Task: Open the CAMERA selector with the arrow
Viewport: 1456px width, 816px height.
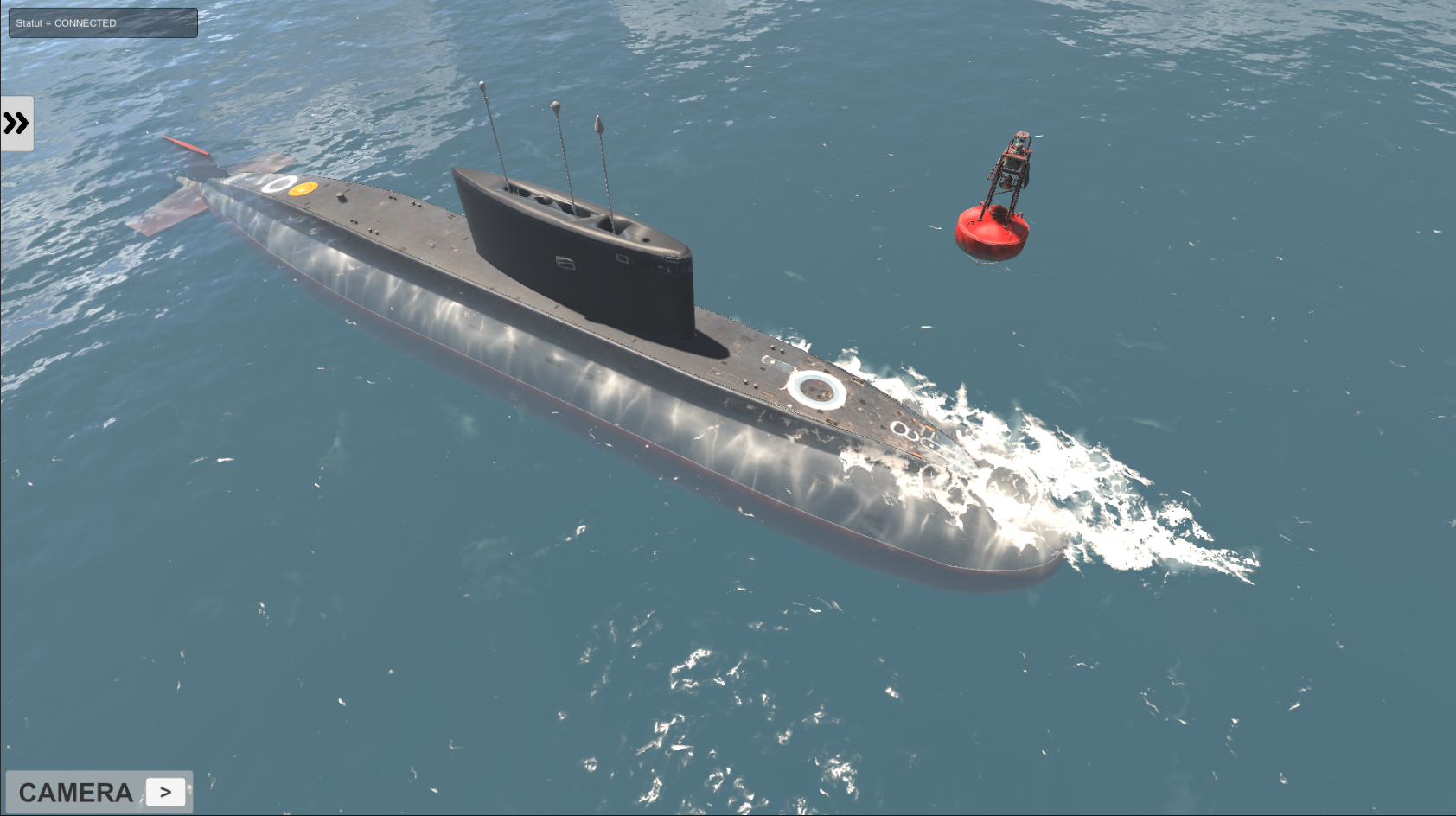Action: point(165,791)
